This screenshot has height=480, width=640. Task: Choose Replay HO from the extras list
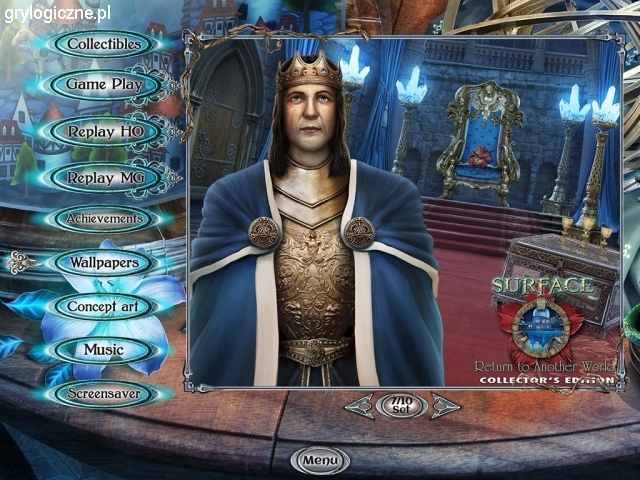(x=104, y=131)
